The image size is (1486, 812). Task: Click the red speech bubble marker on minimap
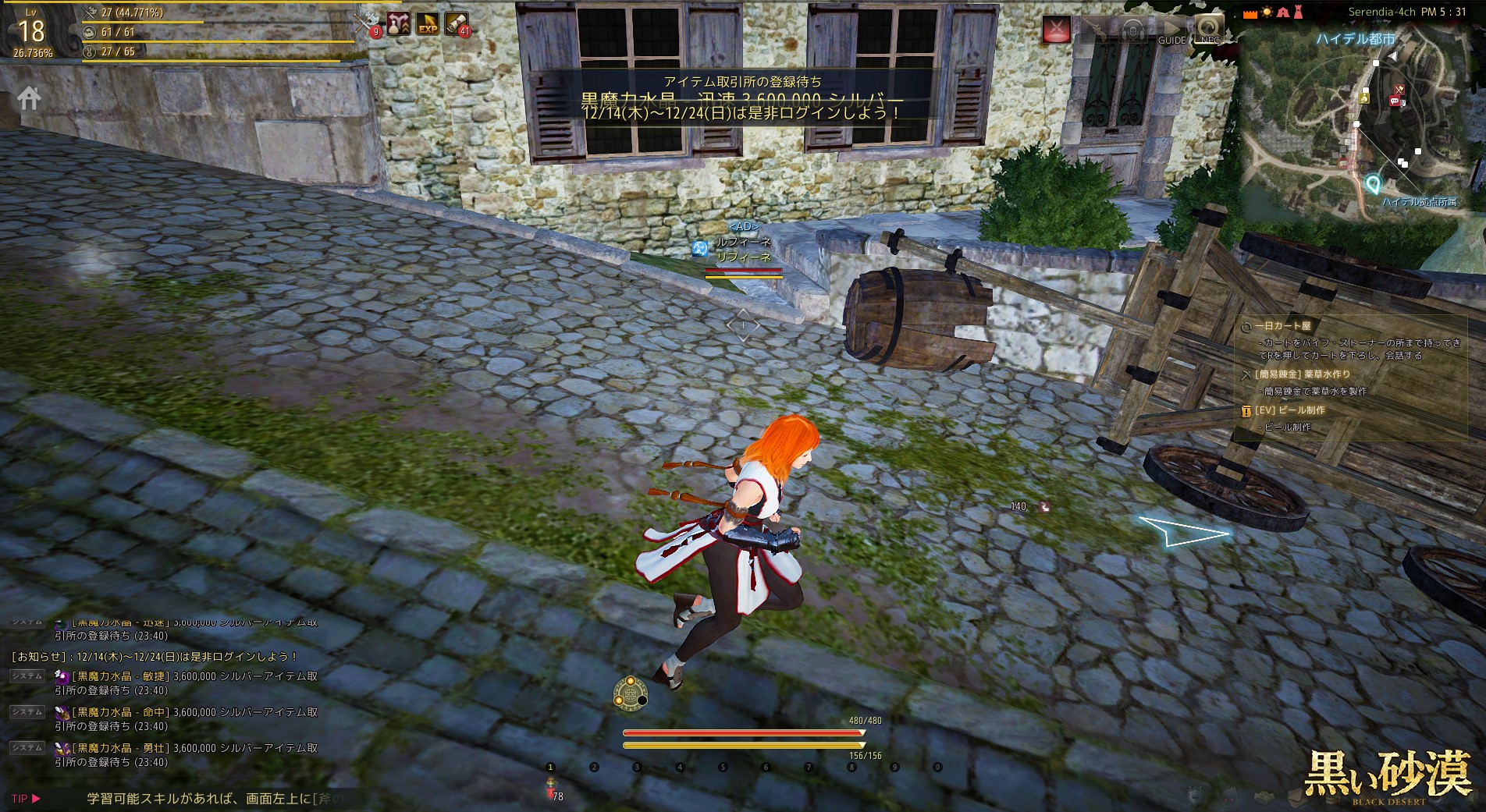click(1395, 101)
